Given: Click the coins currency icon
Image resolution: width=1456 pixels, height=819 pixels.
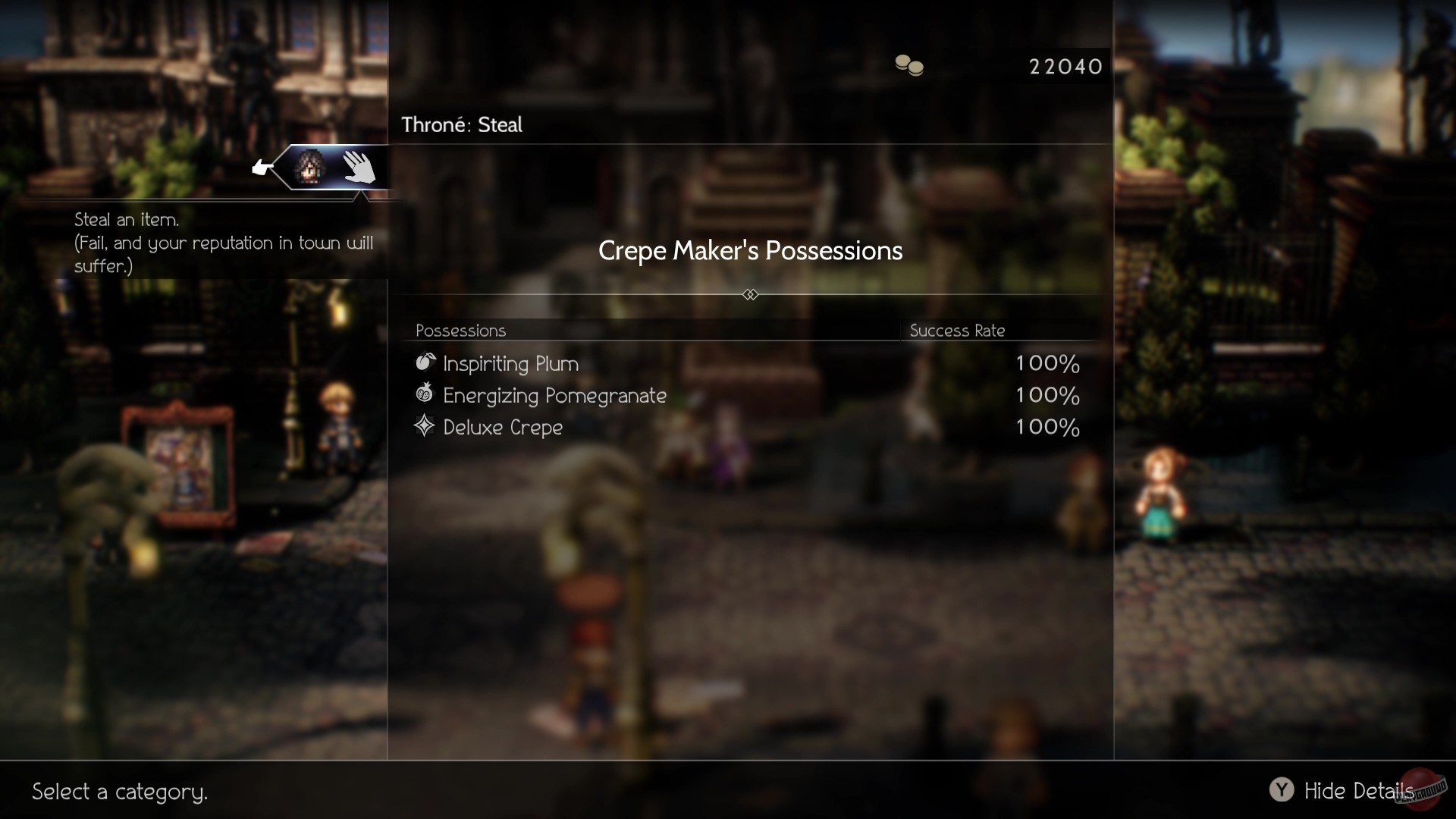Looking at the screenshot, I should point(908,67).
